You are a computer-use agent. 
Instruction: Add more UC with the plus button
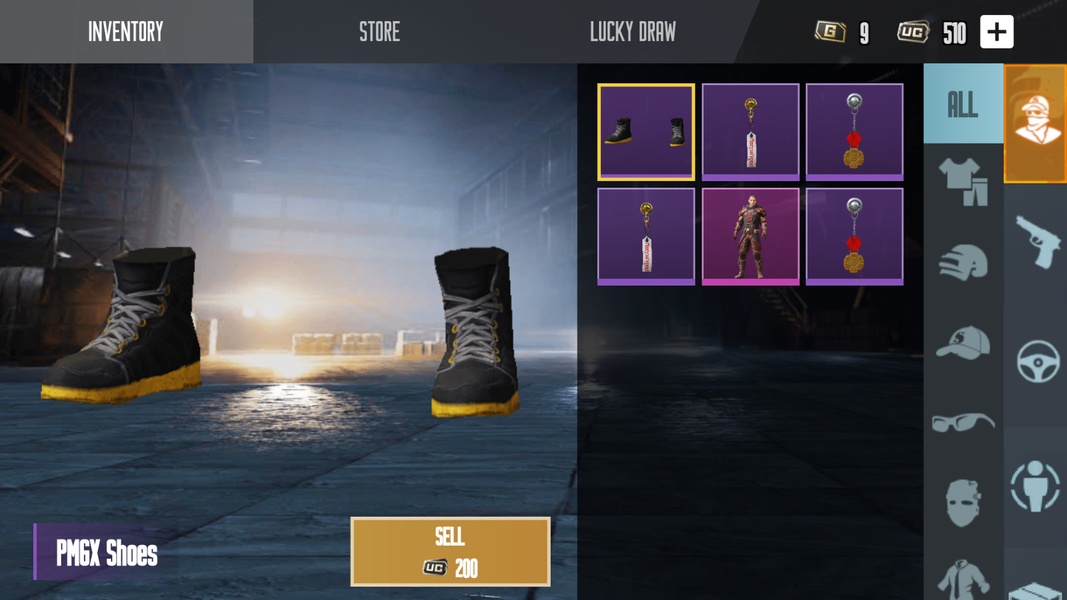coord(996,32)
